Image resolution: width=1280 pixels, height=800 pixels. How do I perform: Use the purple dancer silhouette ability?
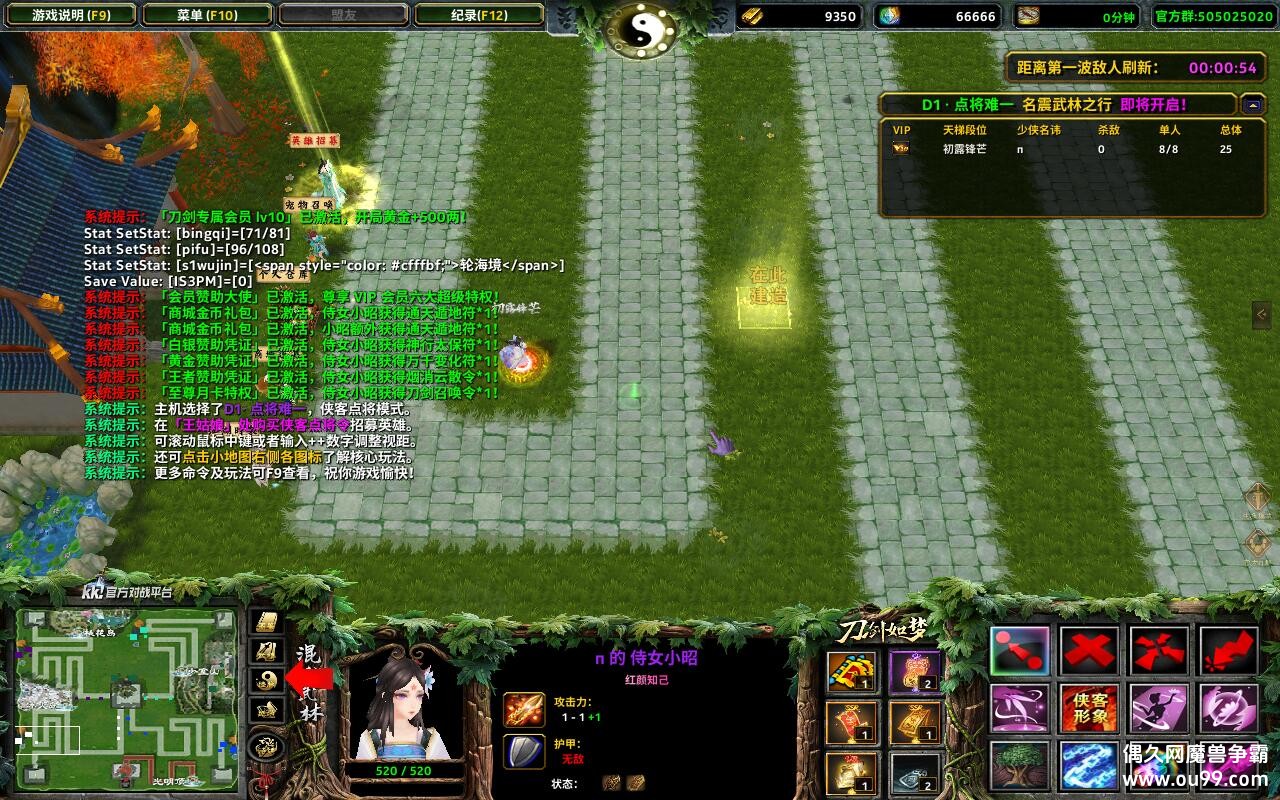[x=1159, y=708]
